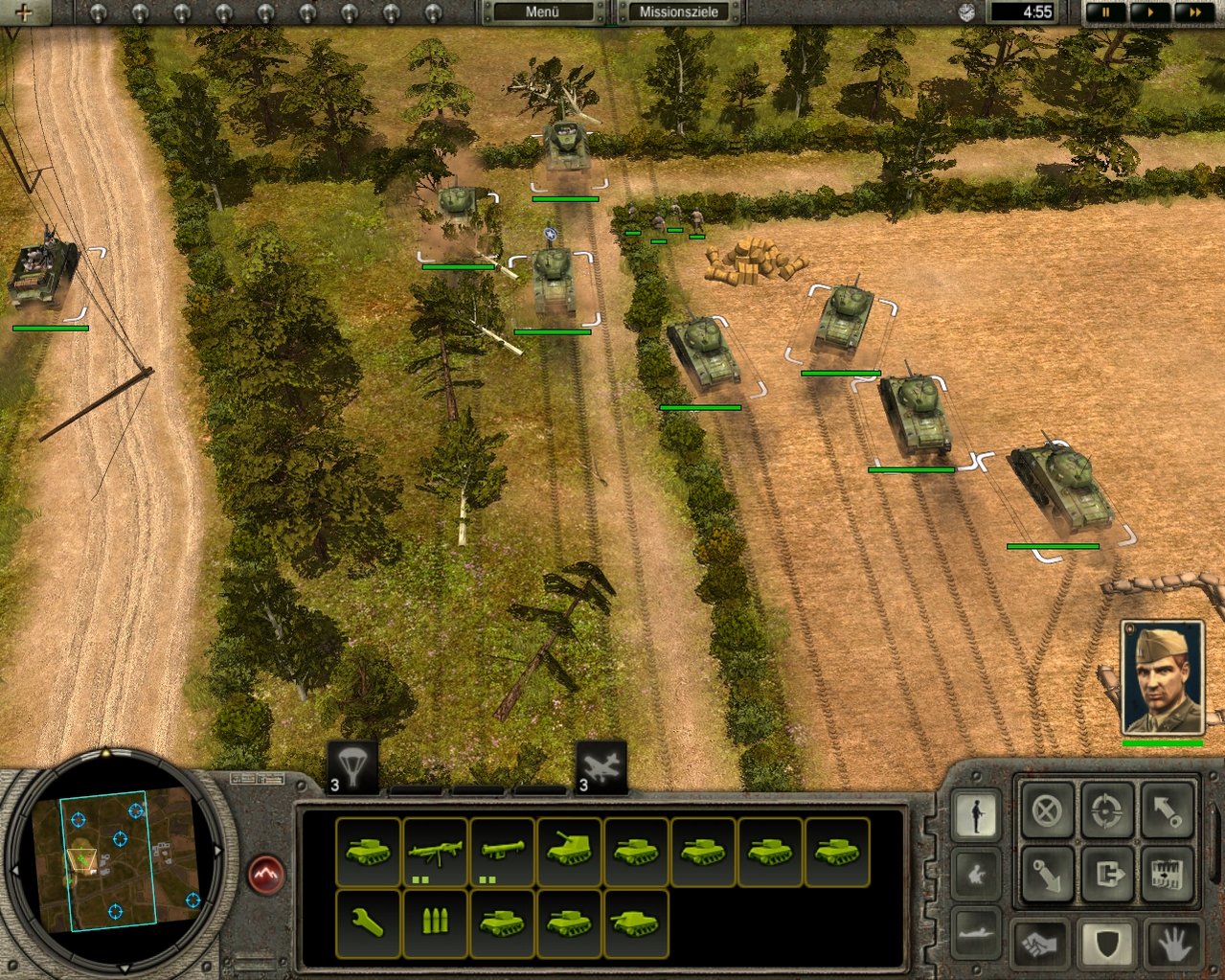The image size is (1225, 980).
Task: Show the Missionsziele objectives
Action: click(679, 12)
